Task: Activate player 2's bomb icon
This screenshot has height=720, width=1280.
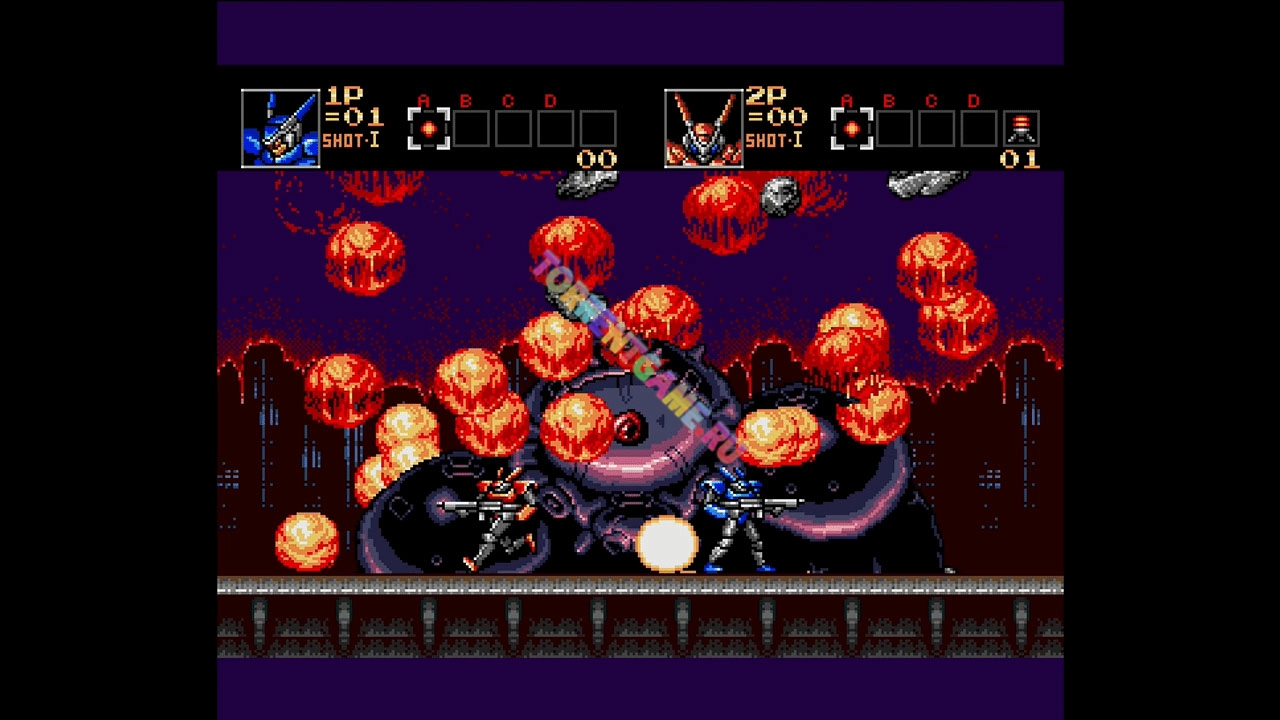Action: [1021, 129]
